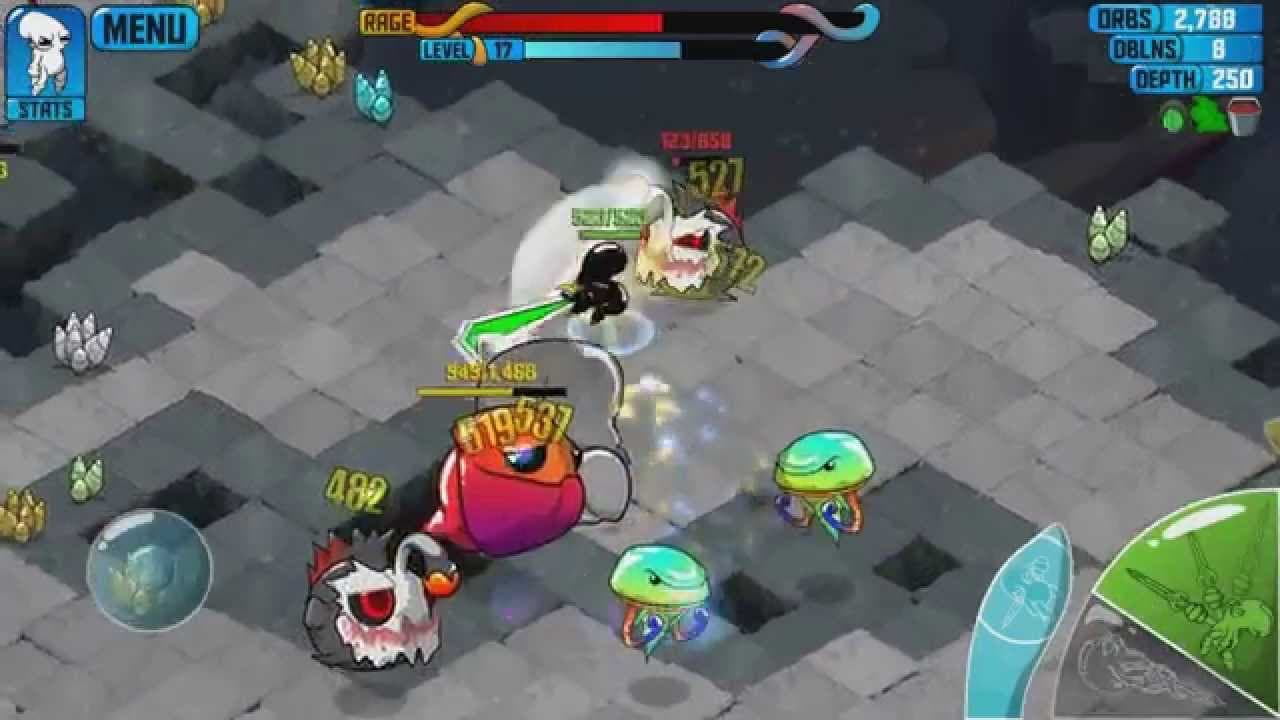Tap the DEPTH 250 indicator
1280x720 pixels.
[x=1195, y=76]
